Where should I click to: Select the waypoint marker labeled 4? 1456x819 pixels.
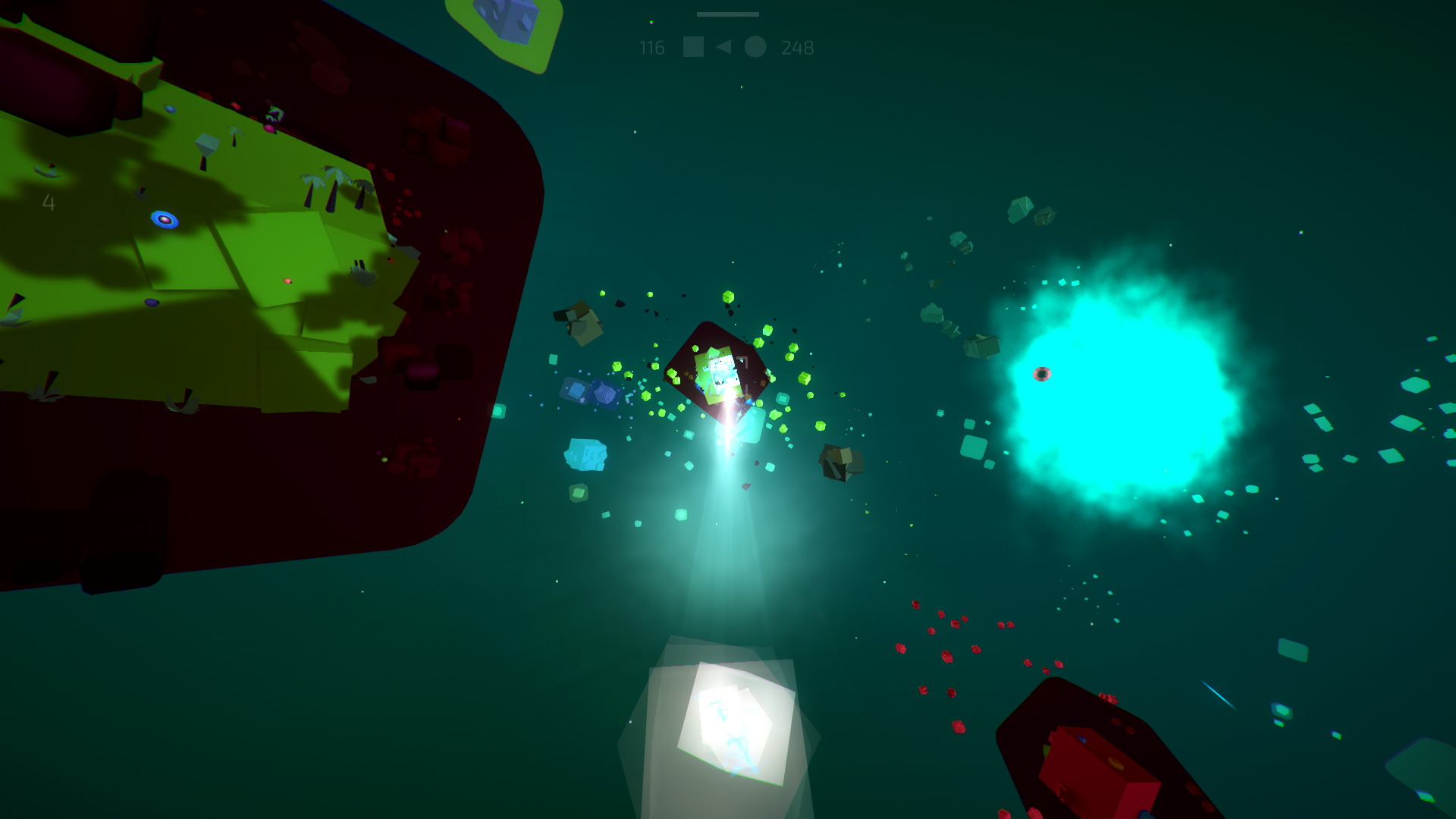click(49, 203)
